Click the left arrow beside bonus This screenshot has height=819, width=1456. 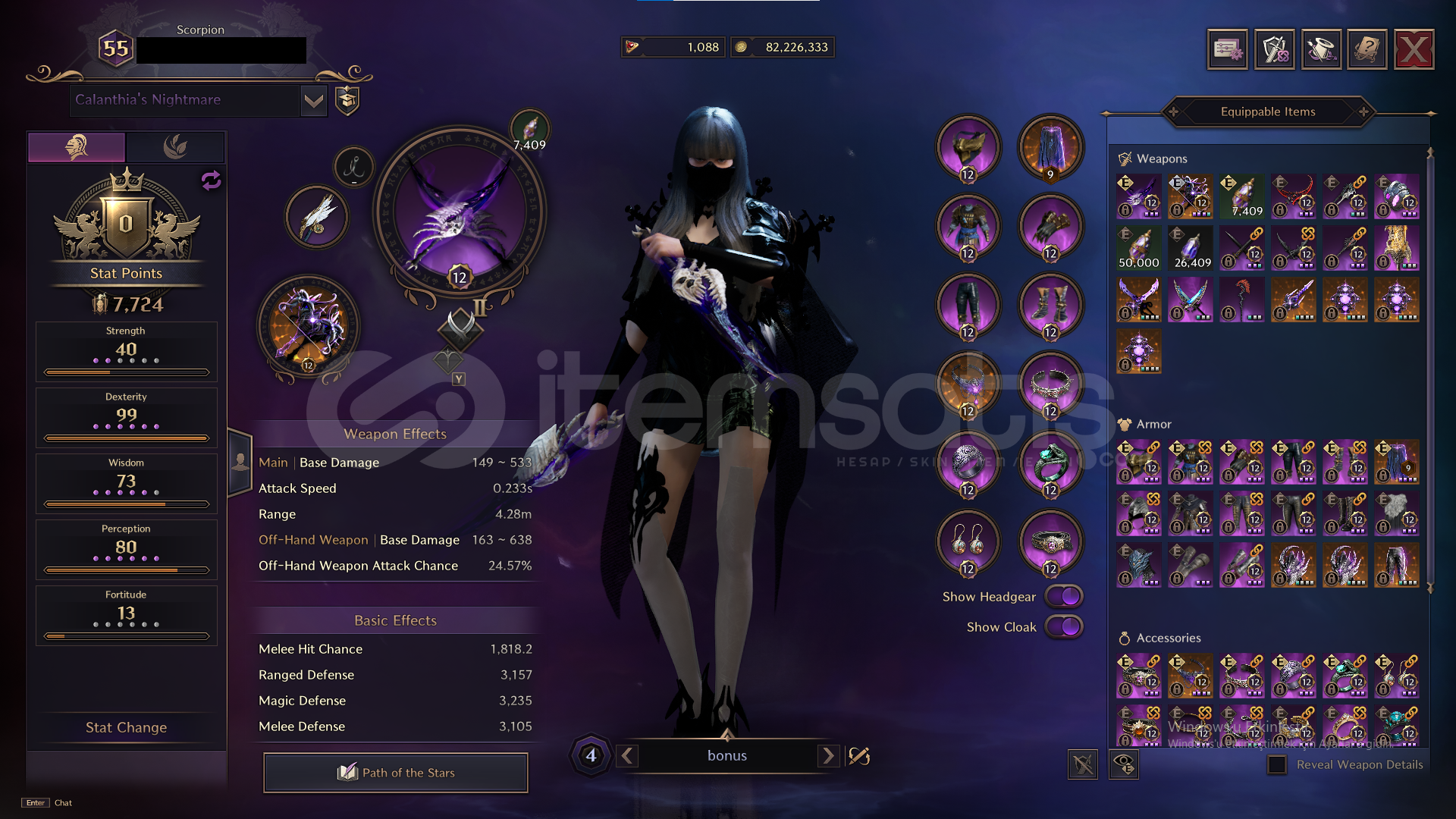click(x=627, y=755)
